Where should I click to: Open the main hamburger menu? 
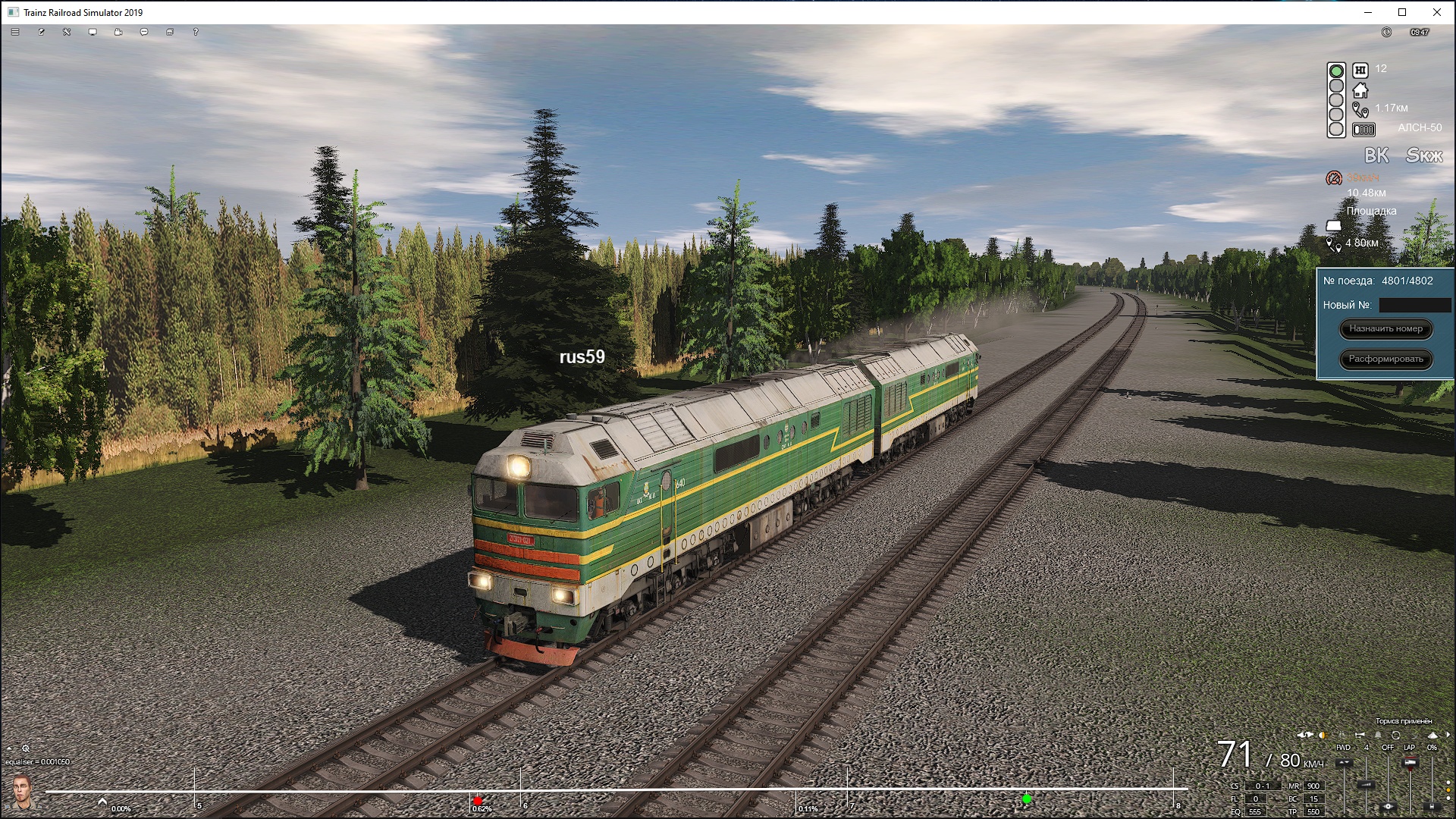(15, 32)
